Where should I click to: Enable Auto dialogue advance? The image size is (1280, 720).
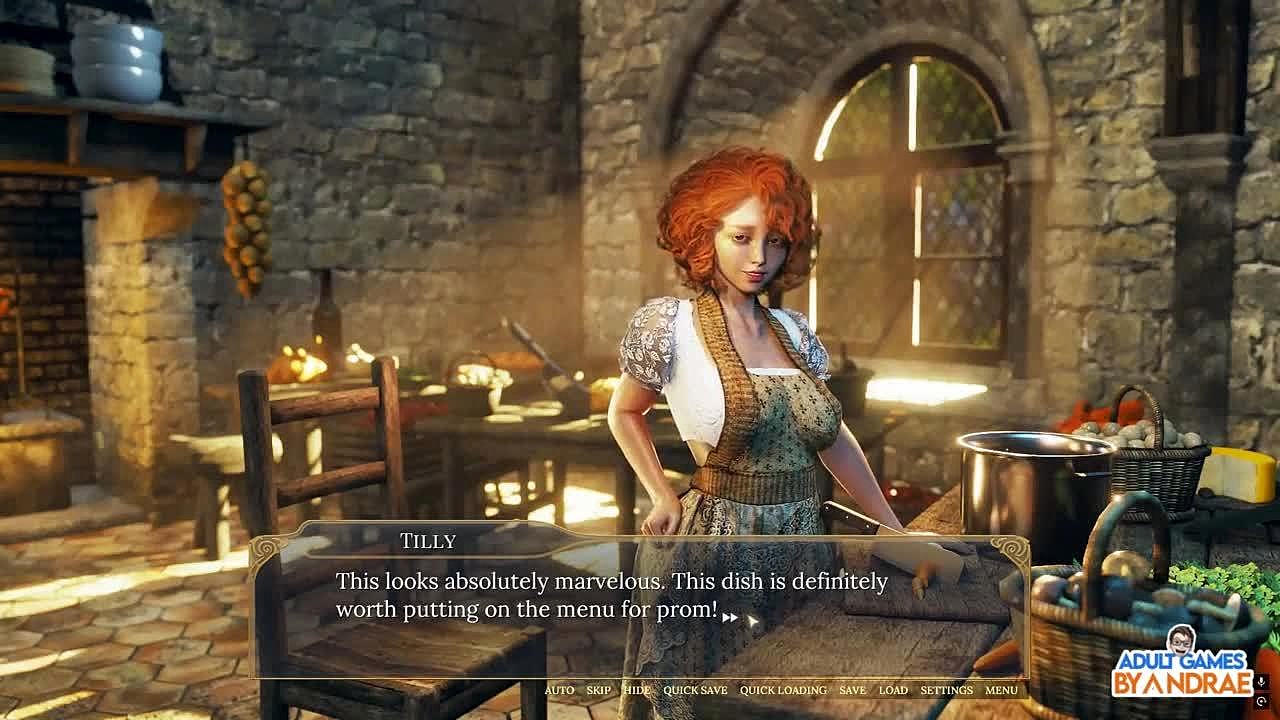[559, 690]
